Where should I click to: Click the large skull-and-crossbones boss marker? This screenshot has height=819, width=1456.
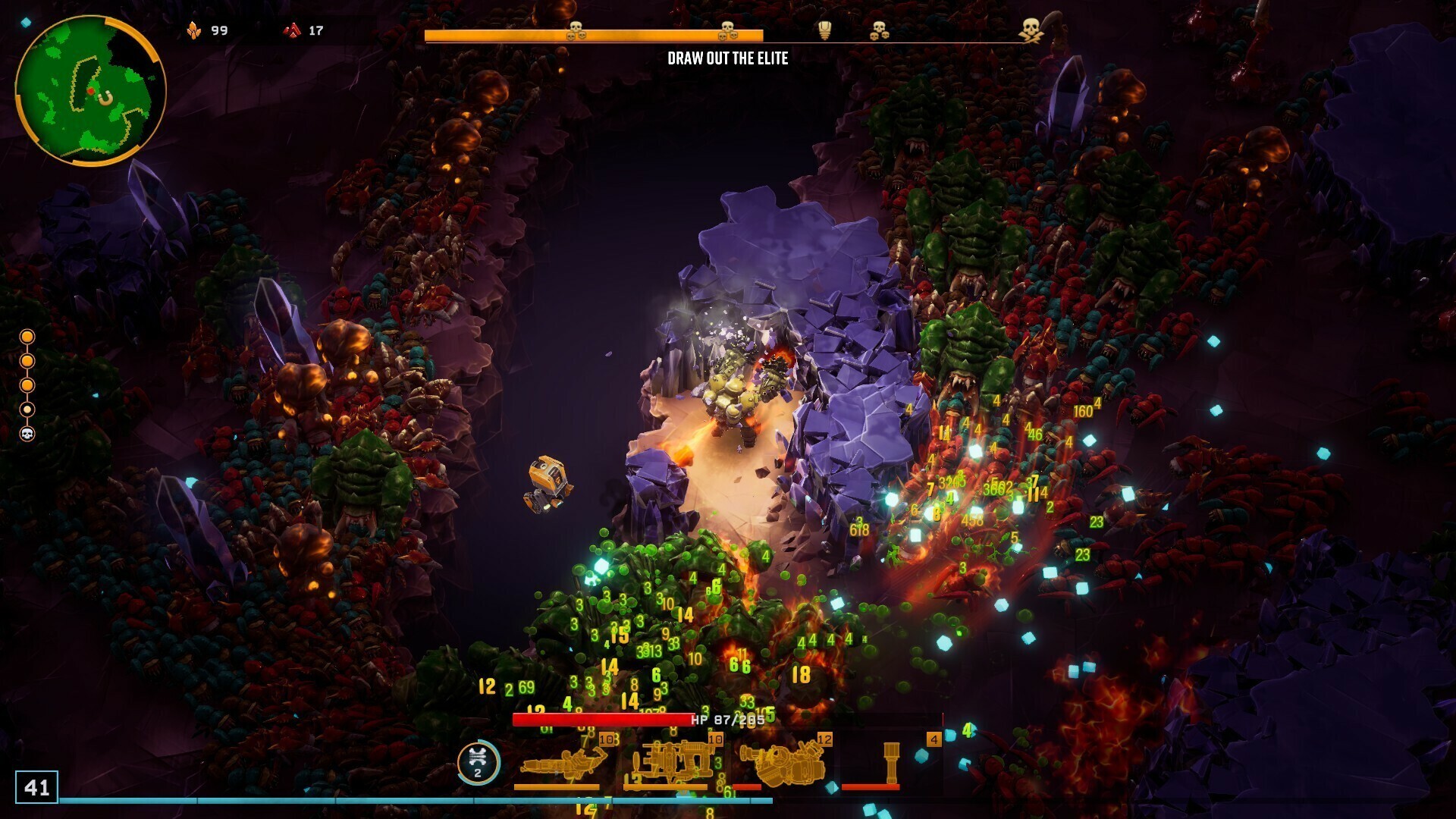point(1030,30)
